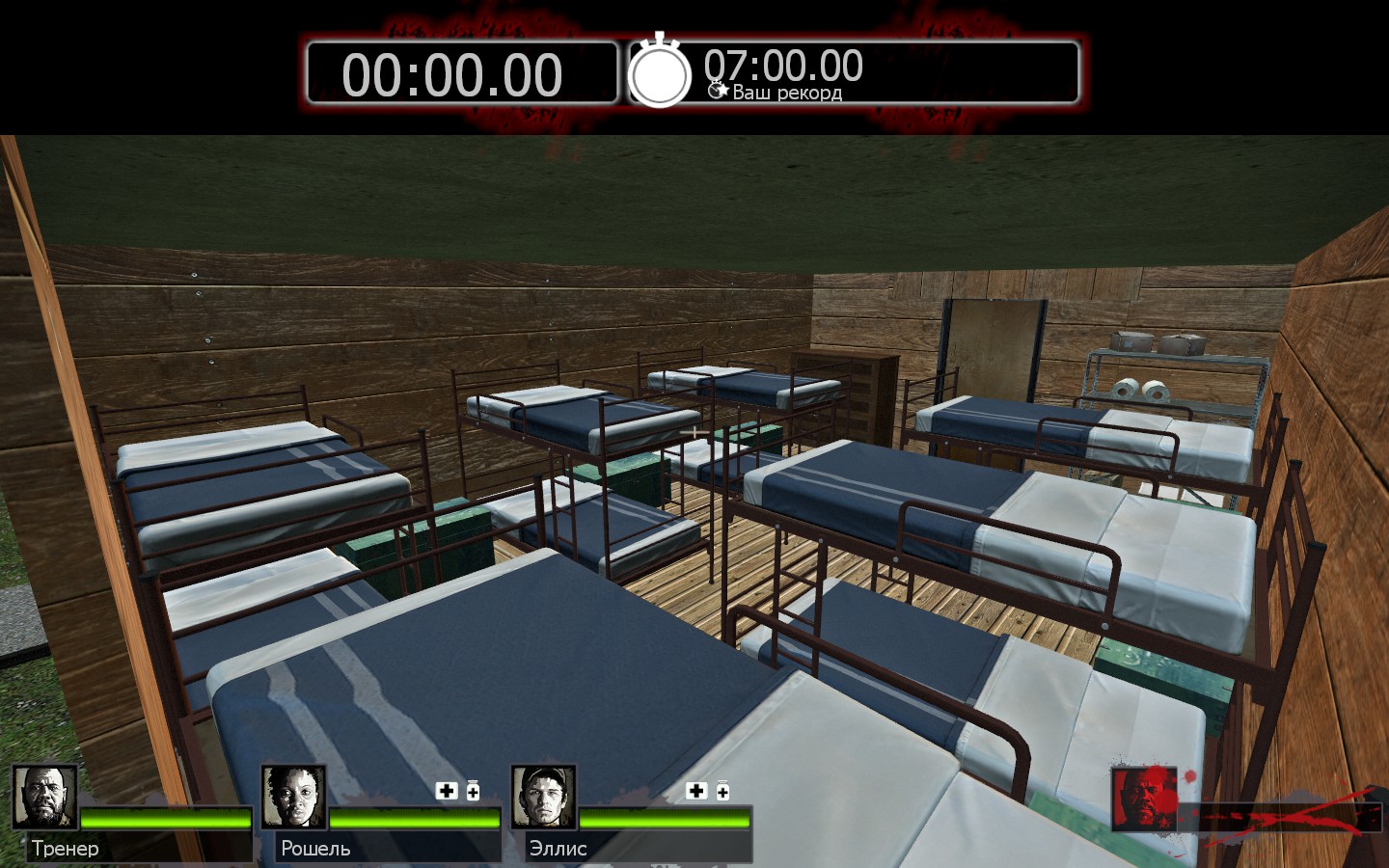
Task: Select Рошель's pill bottle icon
Action: pos(473,791)
